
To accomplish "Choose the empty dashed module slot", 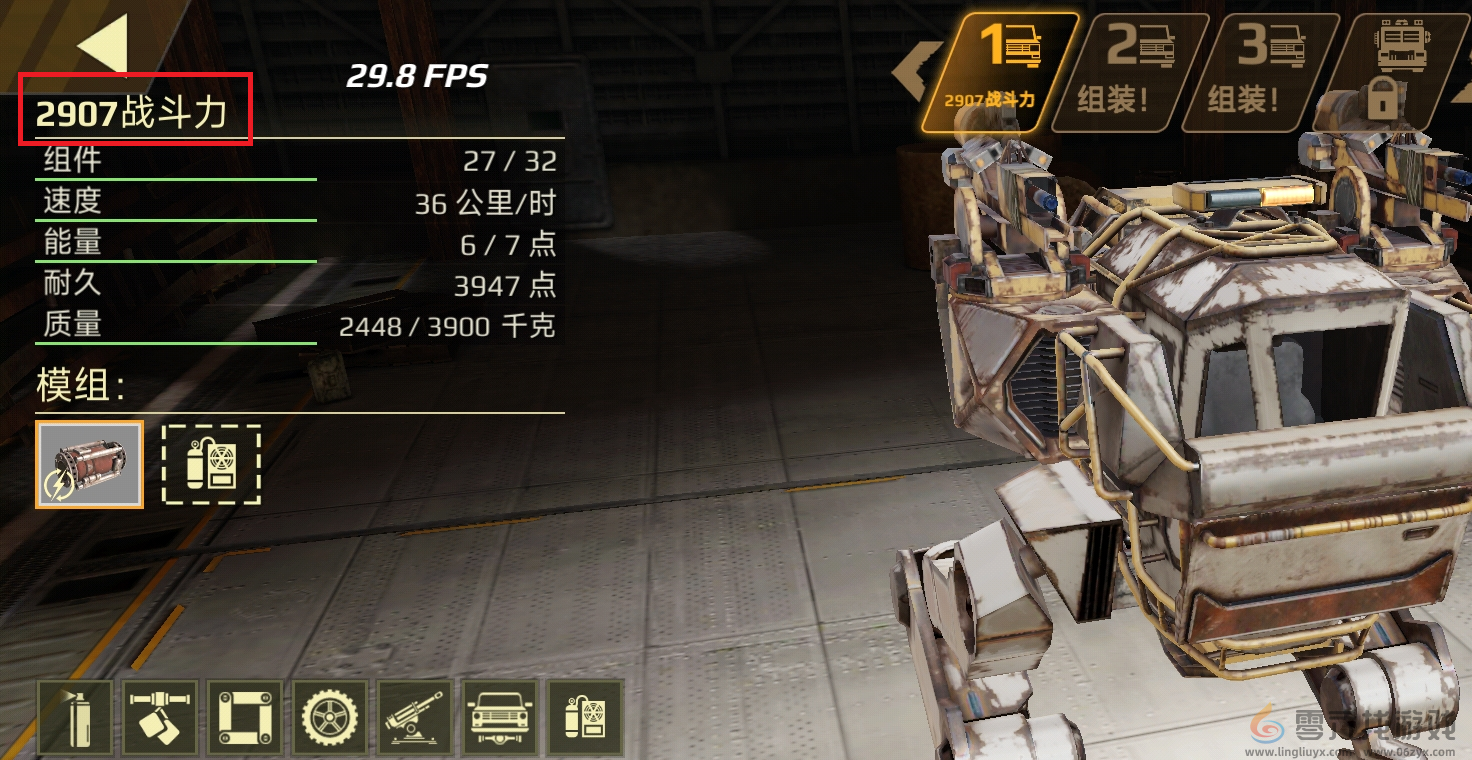I will coord(211,464).
